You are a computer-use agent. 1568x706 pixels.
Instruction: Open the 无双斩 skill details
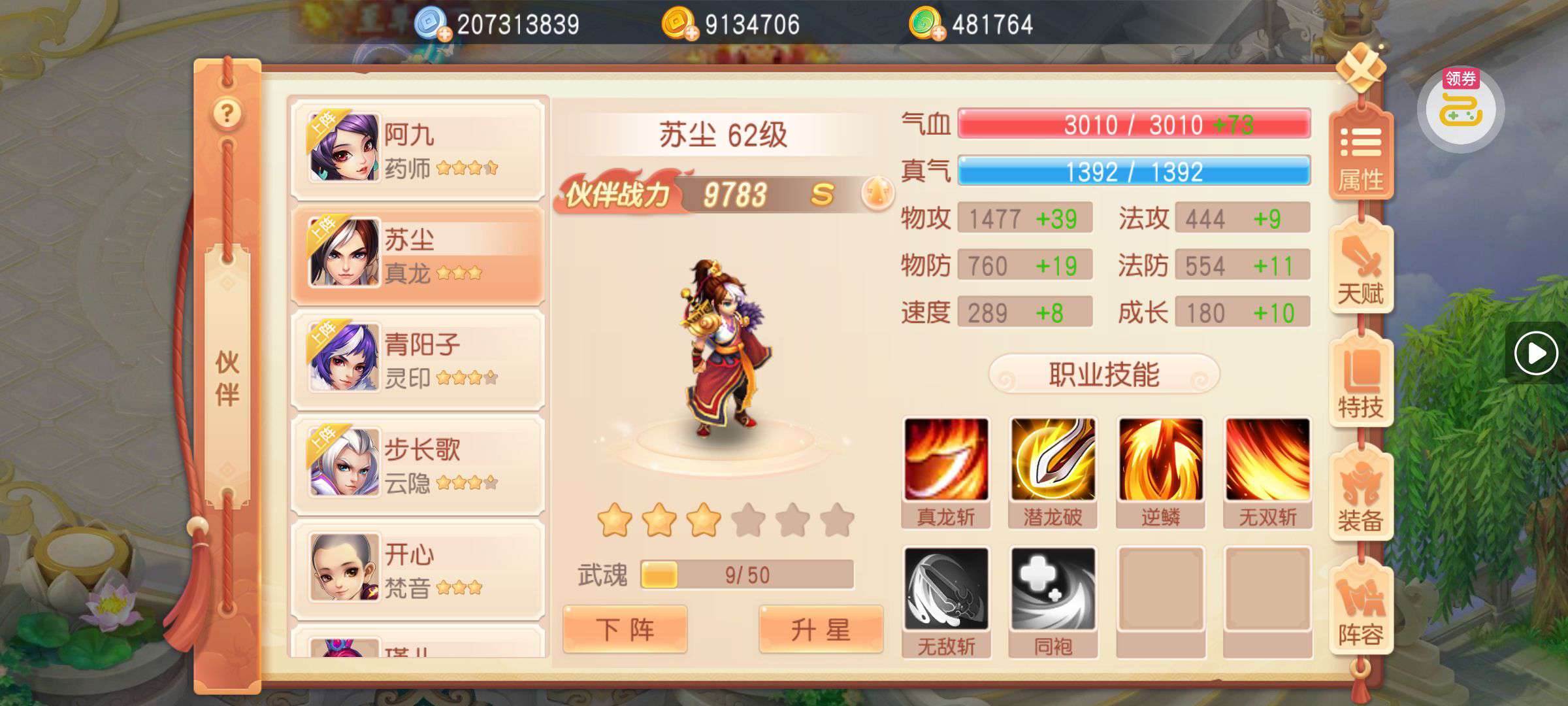click(x=1267, y=460)
